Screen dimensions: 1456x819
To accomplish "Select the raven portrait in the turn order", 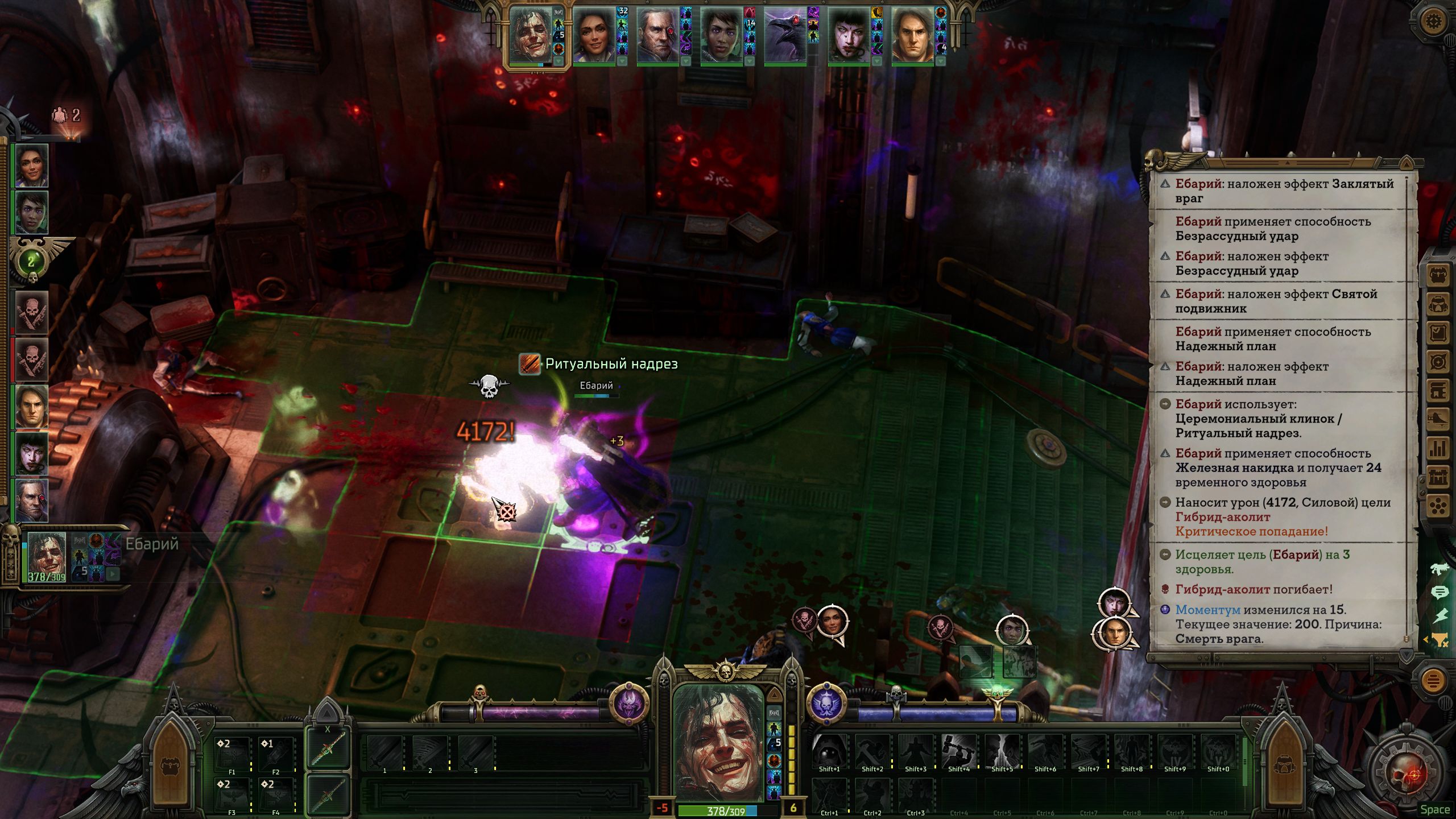I will (785, 35).
